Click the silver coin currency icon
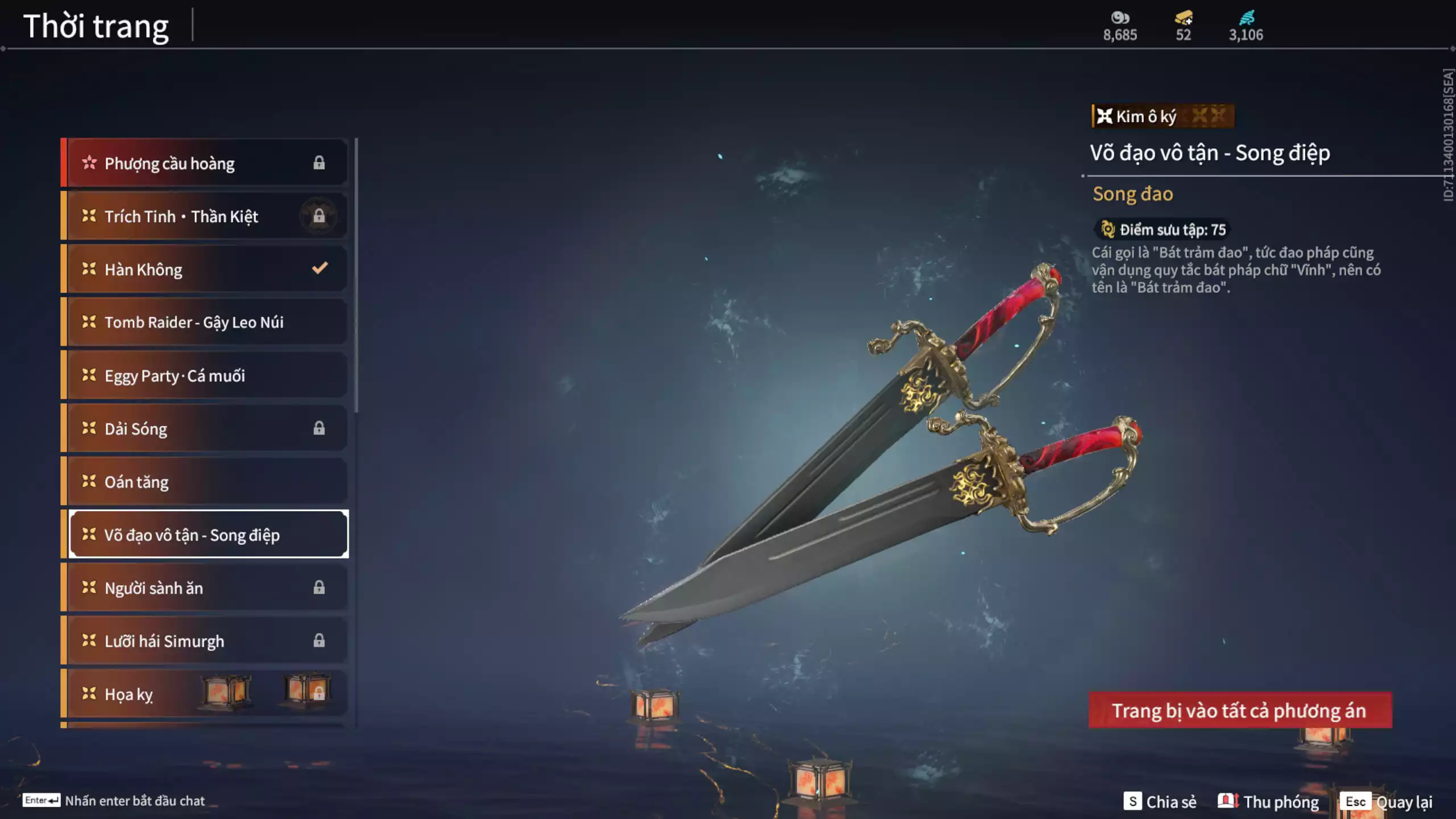The width and height of the screenshot is (1456, 819). (x=1120, y=18)
